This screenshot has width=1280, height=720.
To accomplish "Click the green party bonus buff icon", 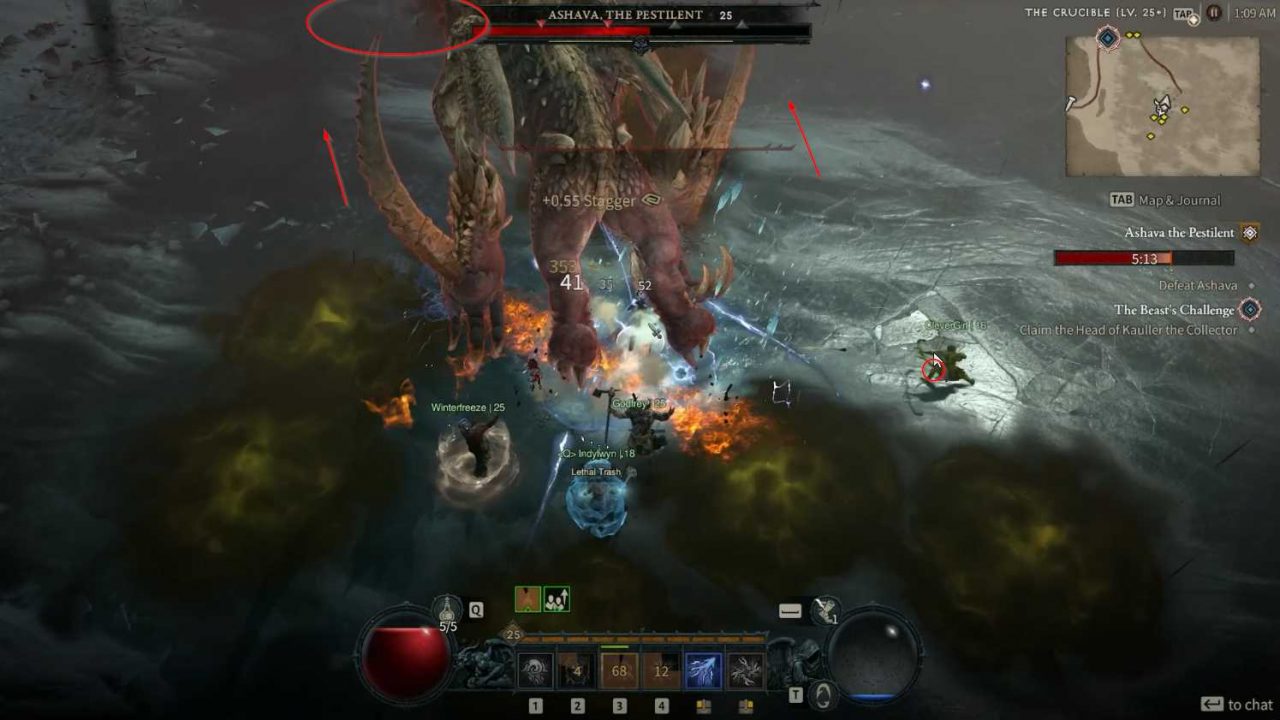I will click(x=556, y=599).
